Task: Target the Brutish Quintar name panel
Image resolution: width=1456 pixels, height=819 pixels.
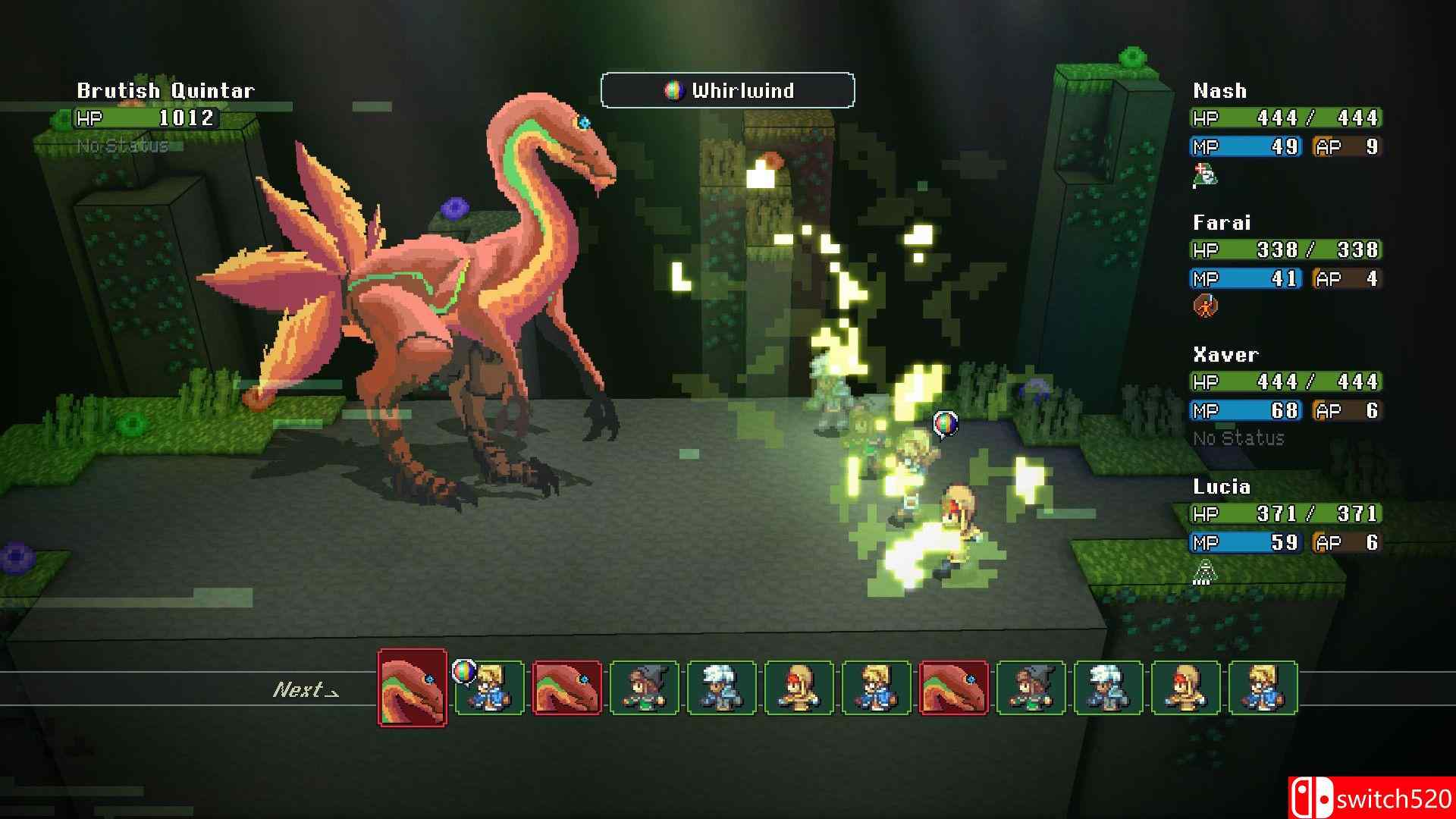Action: (x=165, y=91)
